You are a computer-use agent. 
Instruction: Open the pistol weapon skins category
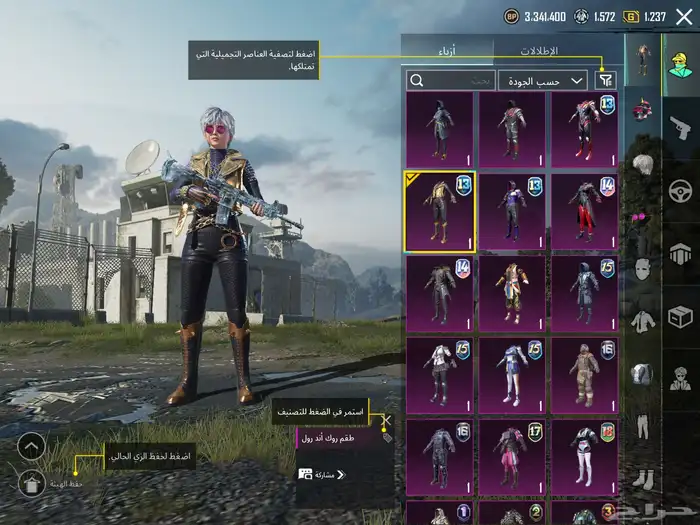[681, 127]
